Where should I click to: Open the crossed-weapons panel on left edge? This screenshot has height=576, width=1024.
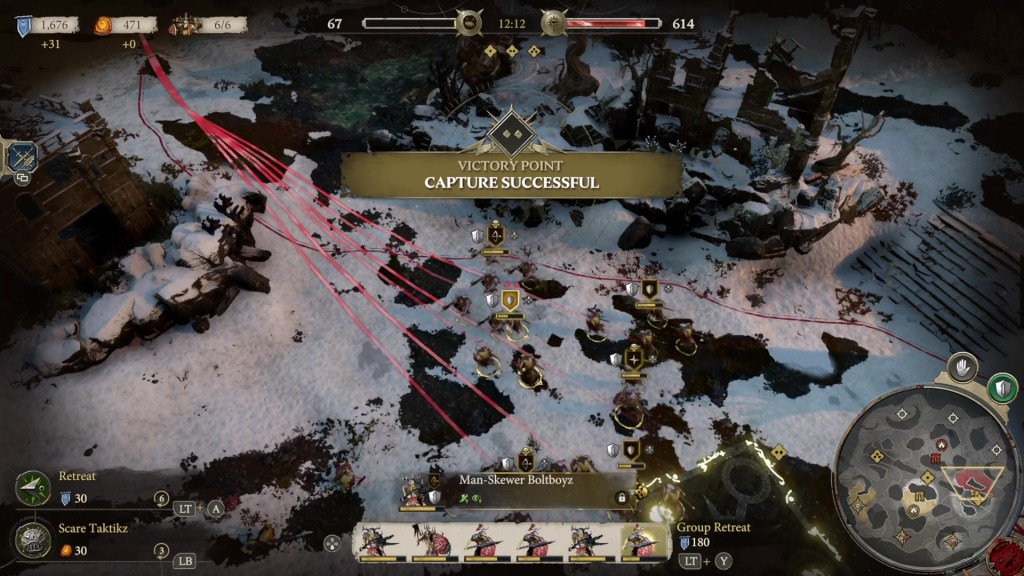(x=20, y=156)
